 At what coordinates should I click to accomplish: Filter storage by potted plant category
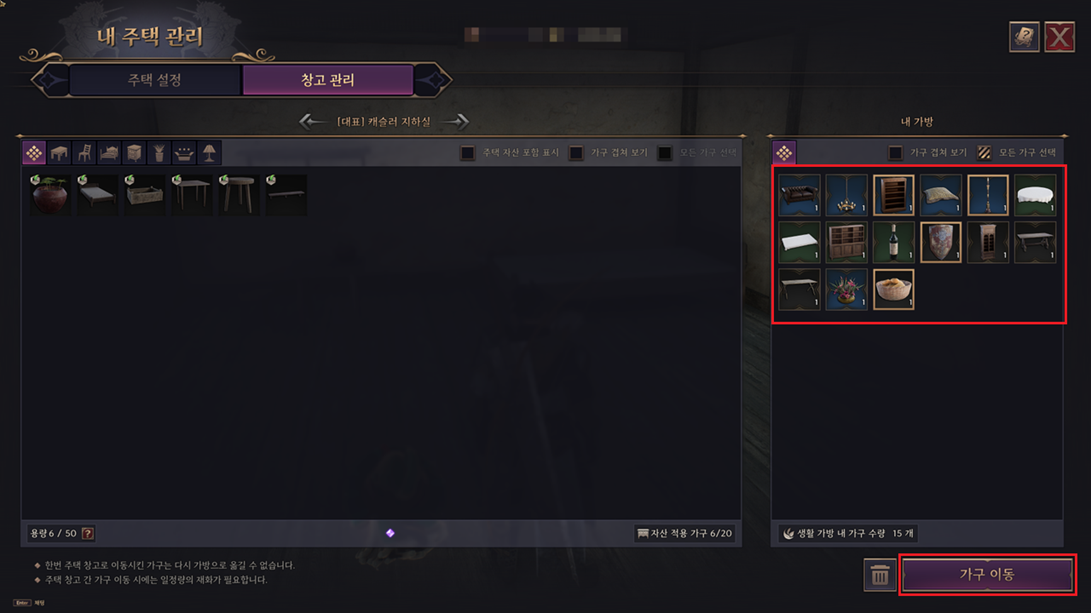coord(159,153)
